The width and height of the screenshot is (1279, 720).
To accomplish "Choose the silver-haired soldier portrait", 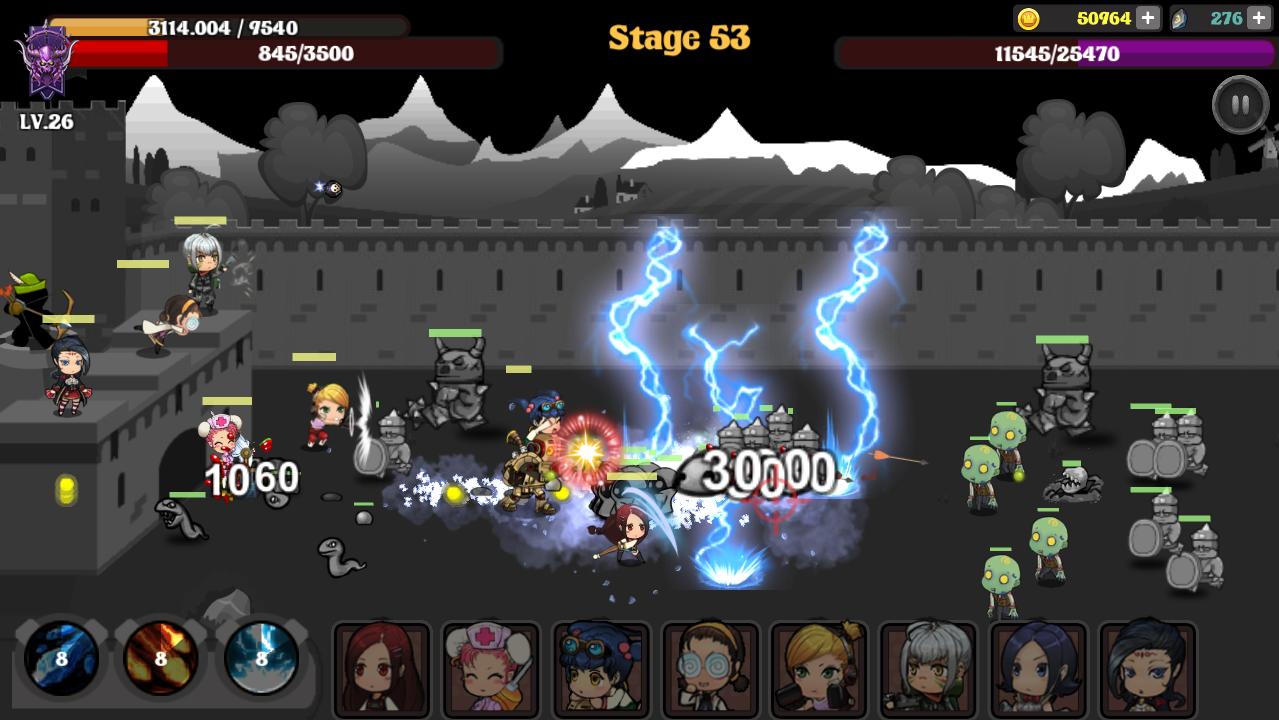I will (x=928, y=668).
